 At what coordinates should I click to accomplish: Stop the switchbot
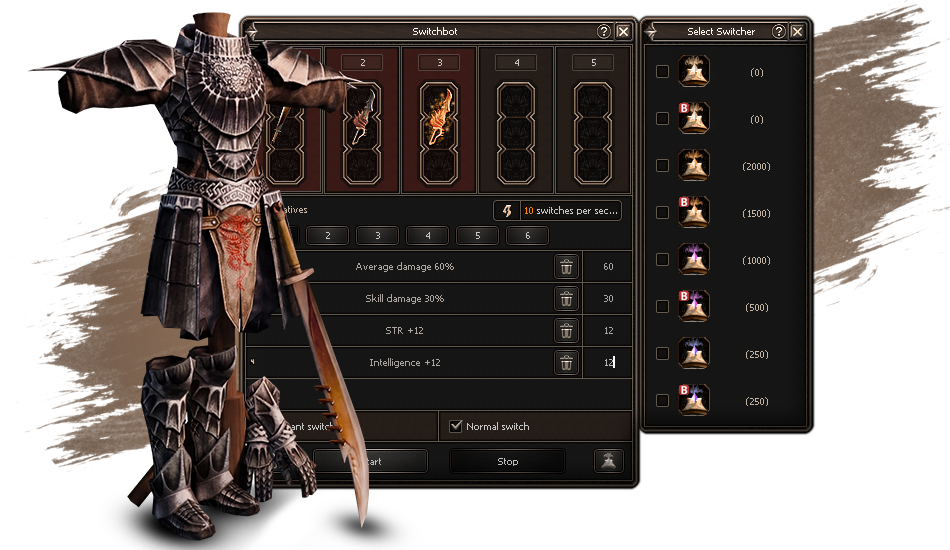tap(507, 461)
